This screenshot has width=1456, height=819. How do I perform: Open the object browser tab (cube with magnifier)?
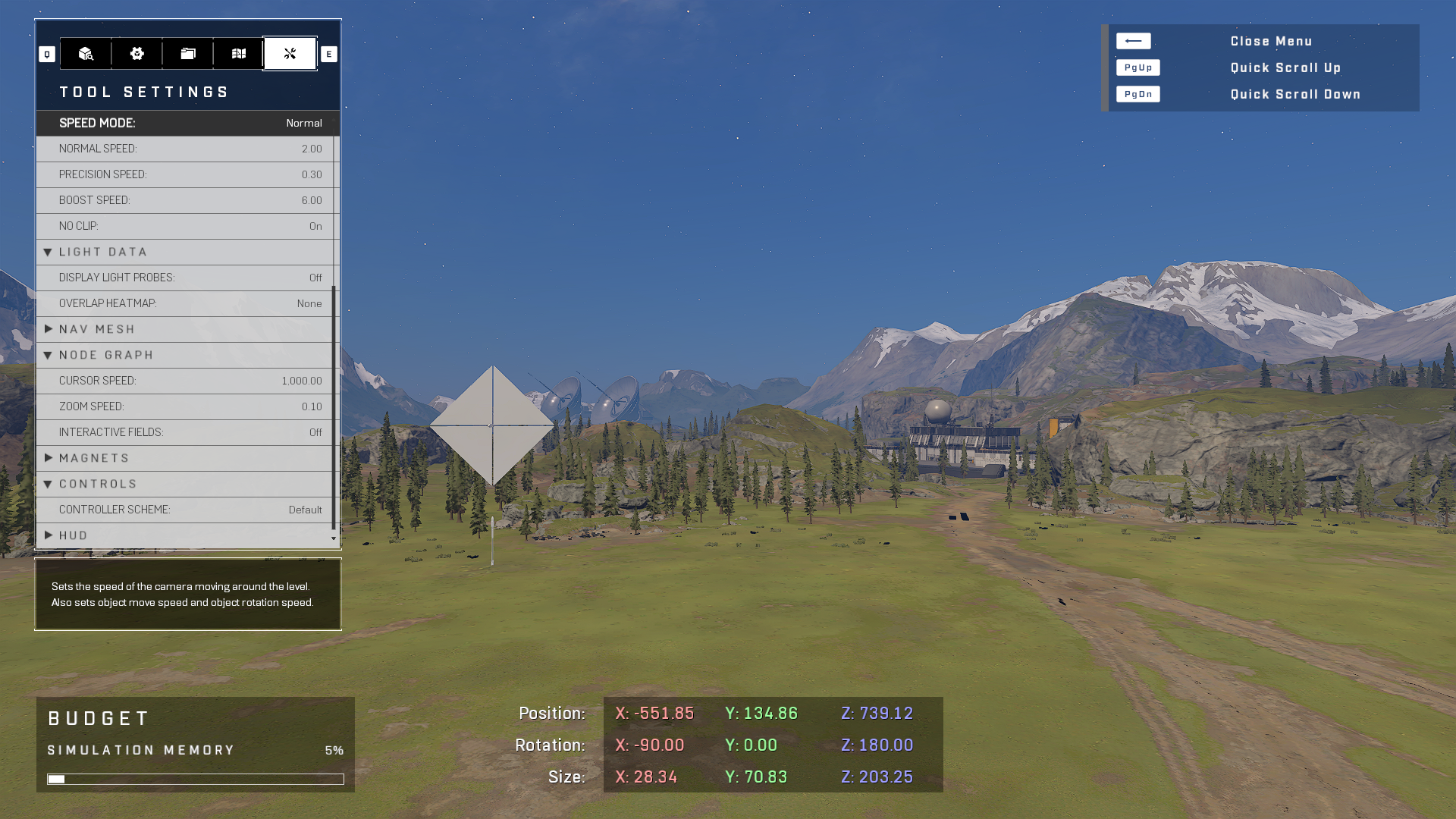(86, 54)
